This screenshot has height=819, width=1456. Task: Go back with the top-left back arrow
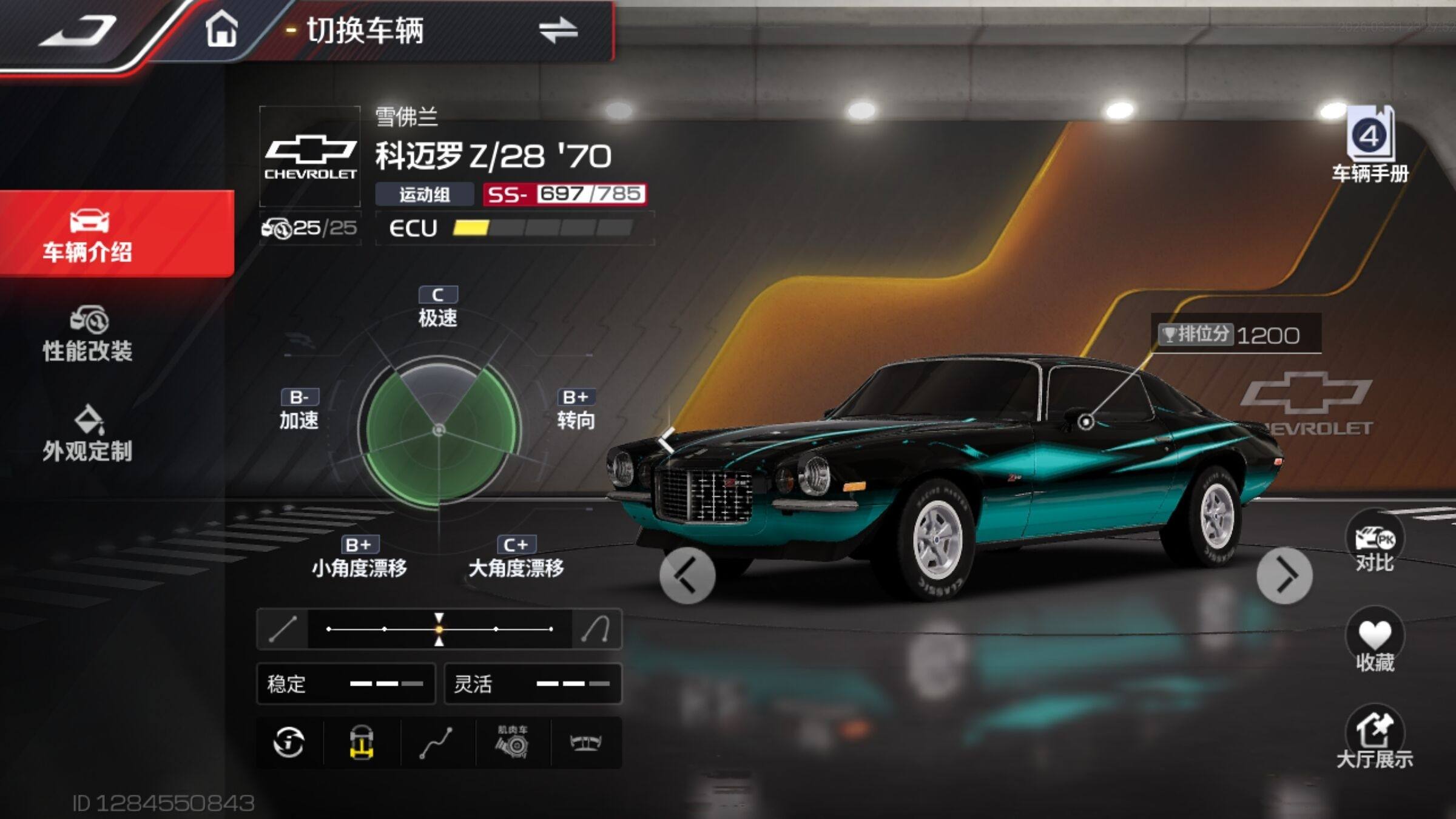click(x=78, y=30)
